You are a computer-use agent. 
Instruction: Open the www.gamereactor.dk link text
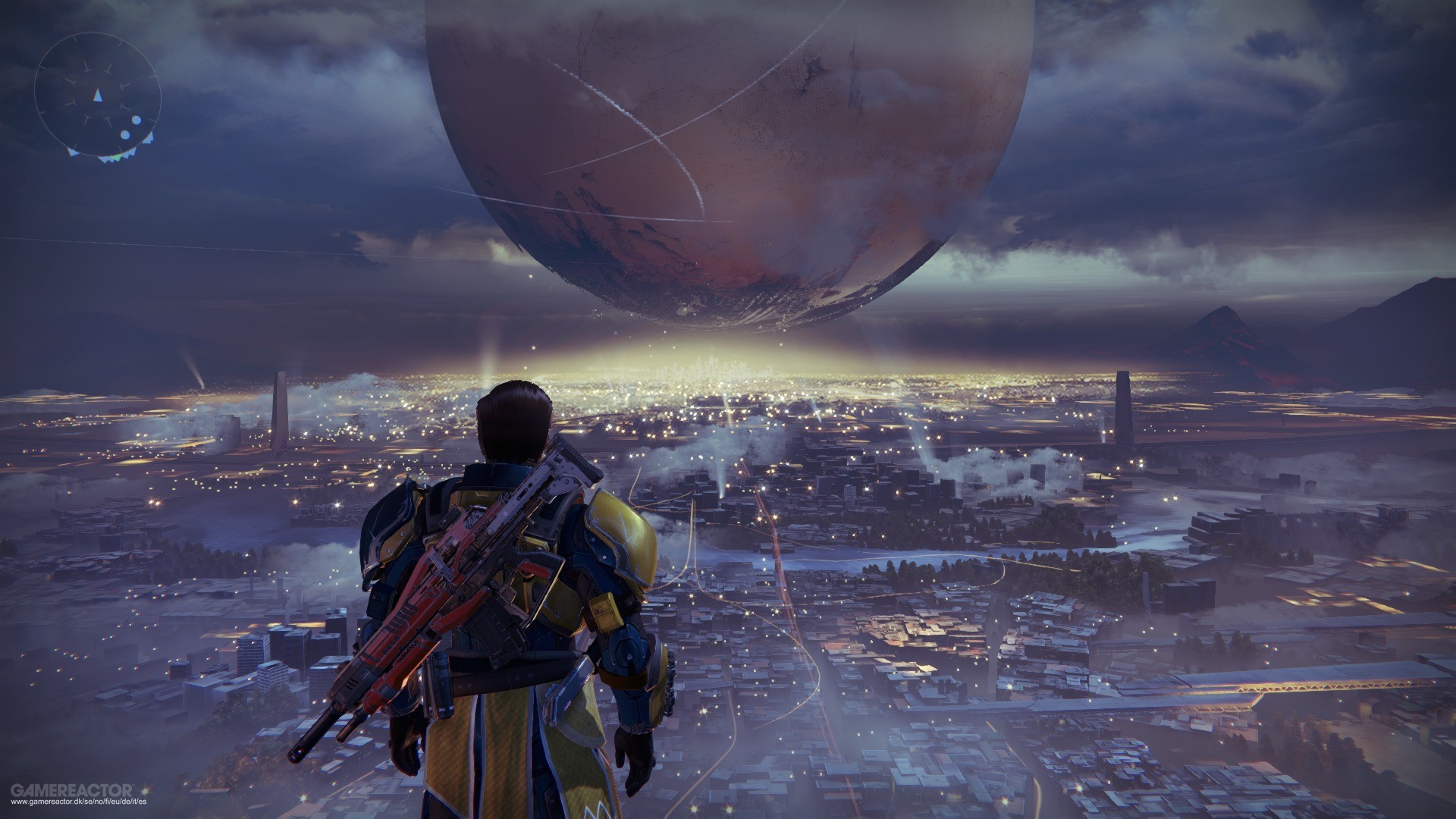78,802
